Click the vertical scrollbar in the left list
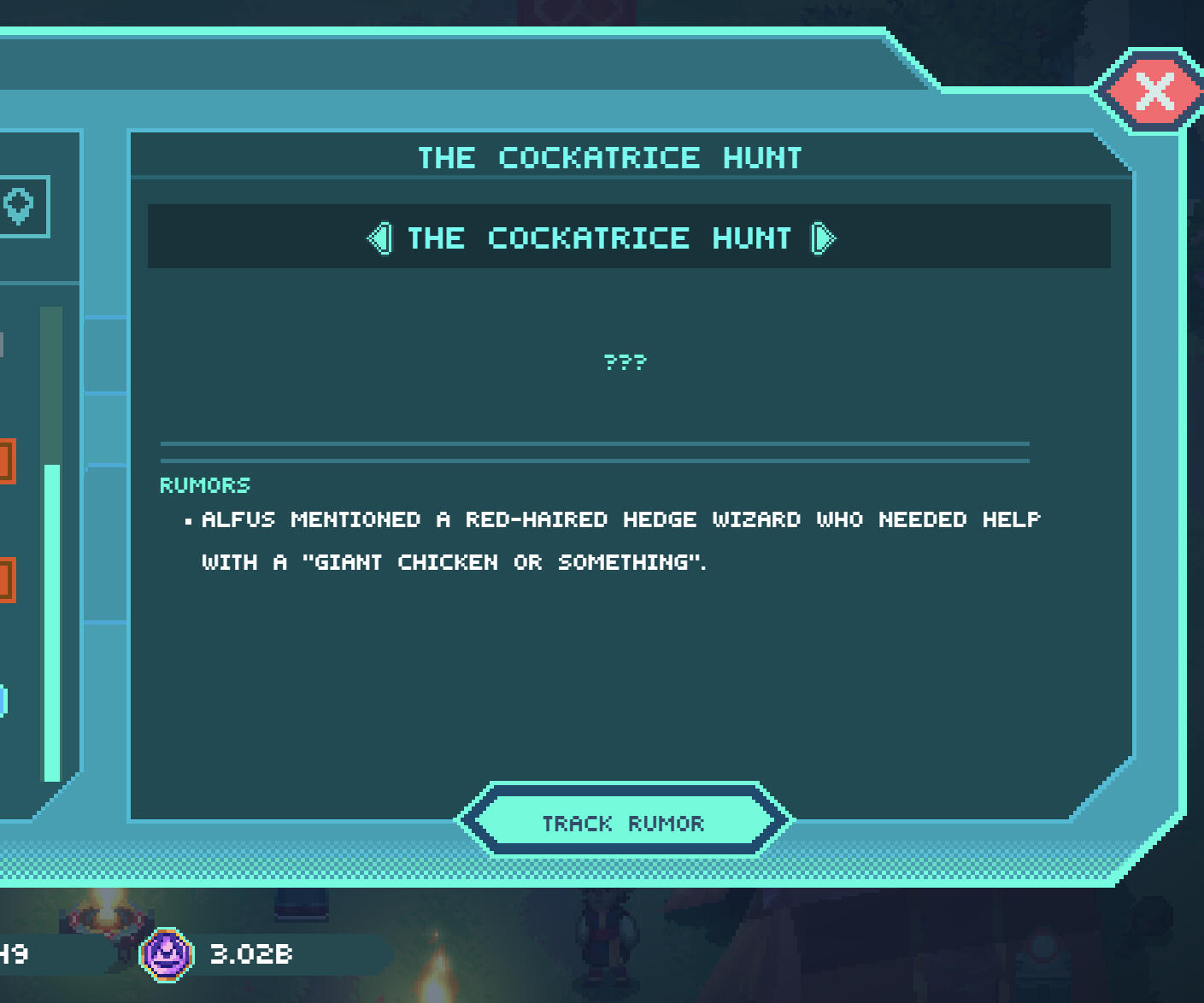 (52, 620)
